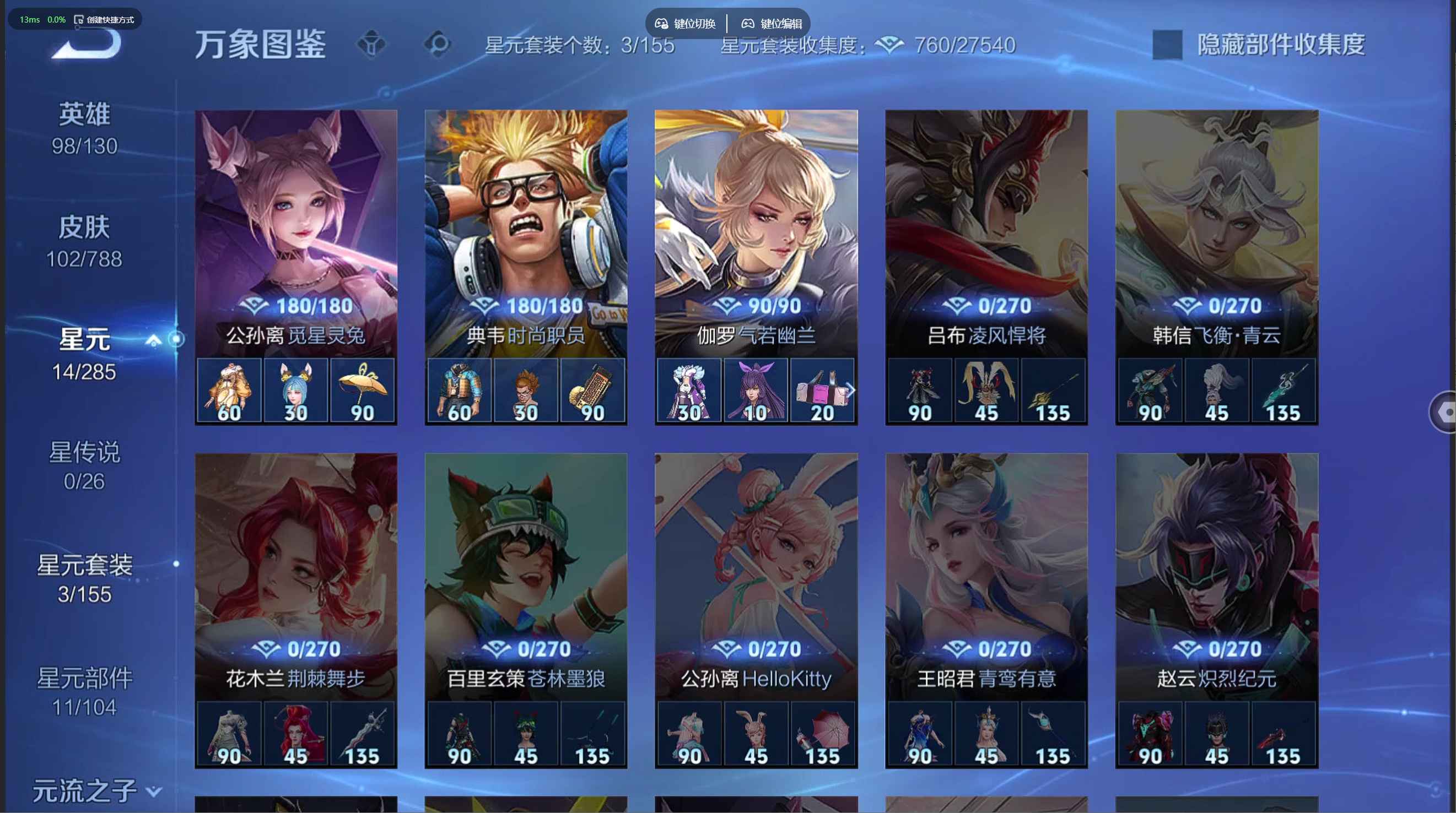Viewport: 1456px width, 813px height.
Task: Open 键位切换 overlay option
Action: click(685, 24)
